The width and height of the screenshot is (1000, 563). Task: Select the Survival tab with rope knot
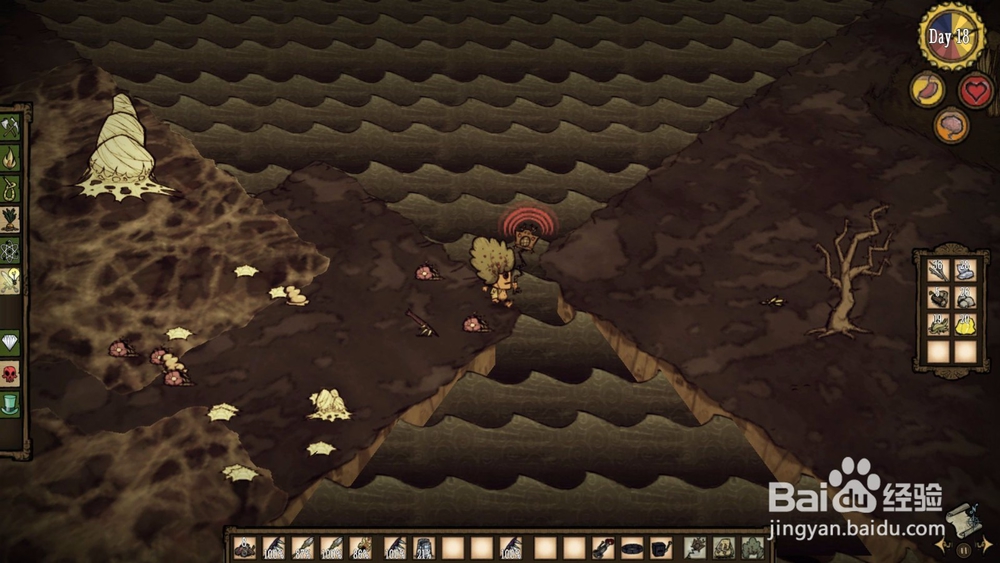click(10, 188)
